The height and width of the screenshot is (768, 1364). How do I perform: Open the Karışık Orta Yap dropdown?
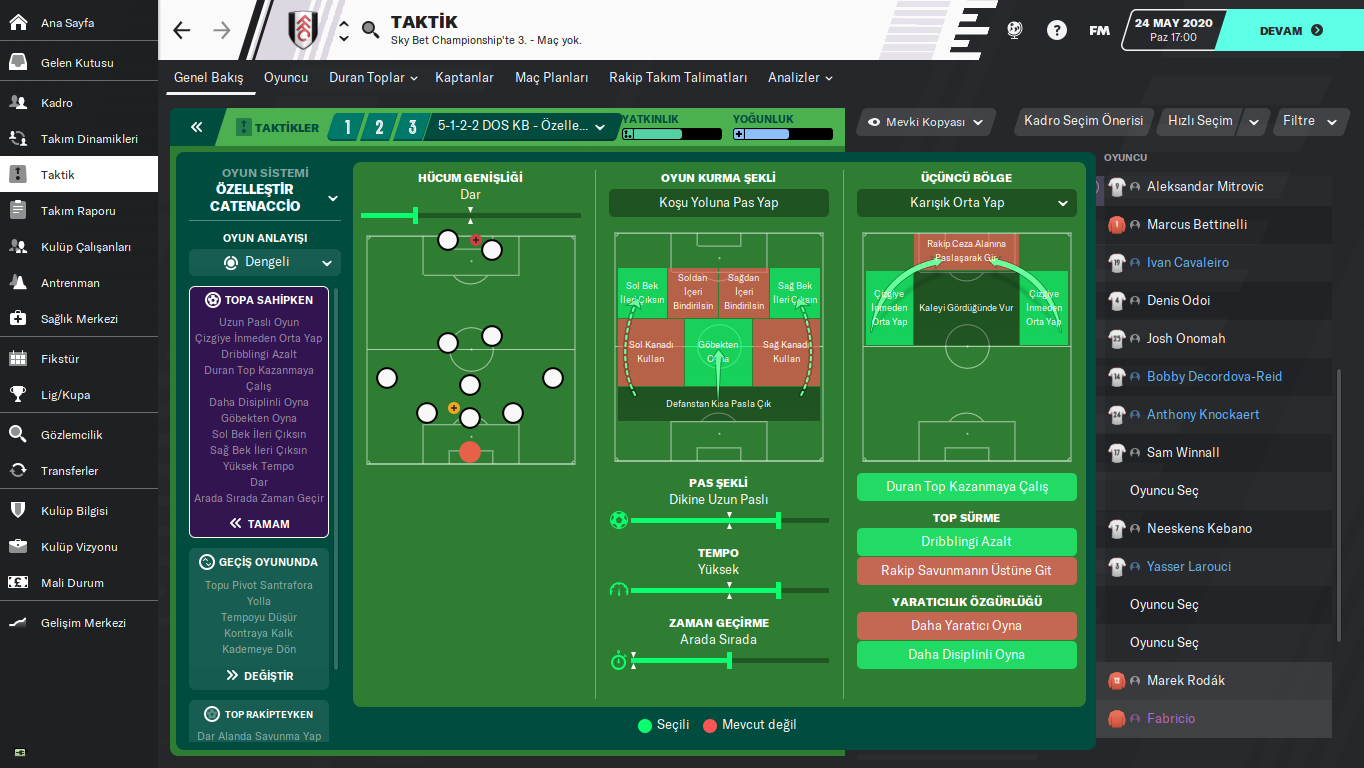pyautogui.click(x=966, y=203)
